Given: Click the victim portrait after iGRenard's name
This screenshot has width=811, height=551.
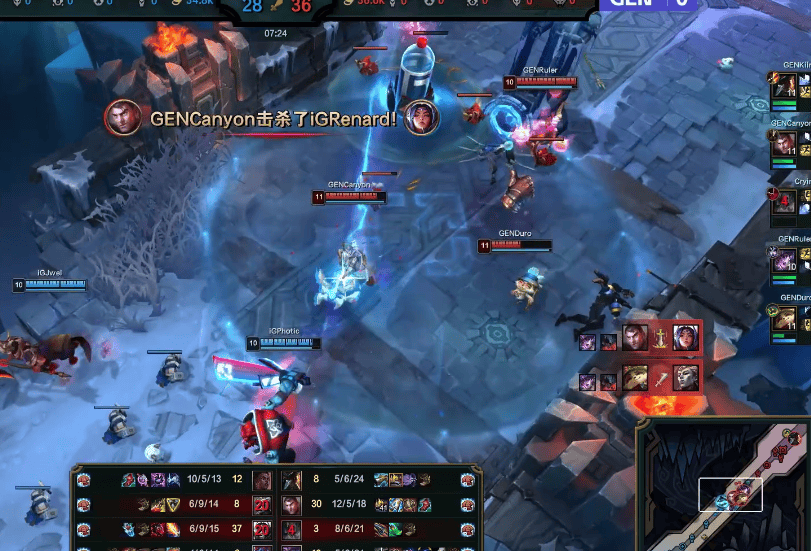Looking at the screenshot, I should [x=422, y=117].
